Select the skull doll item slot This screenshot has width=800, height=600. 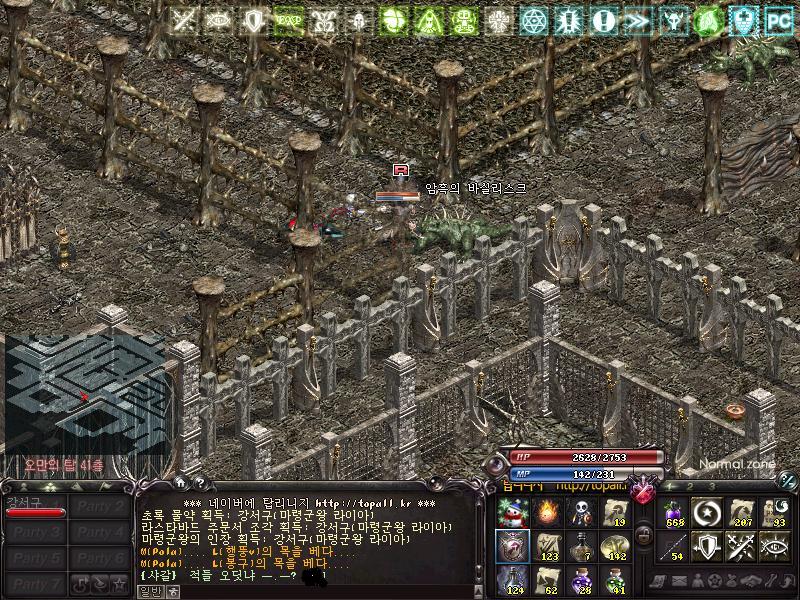[x=580, y=513]
